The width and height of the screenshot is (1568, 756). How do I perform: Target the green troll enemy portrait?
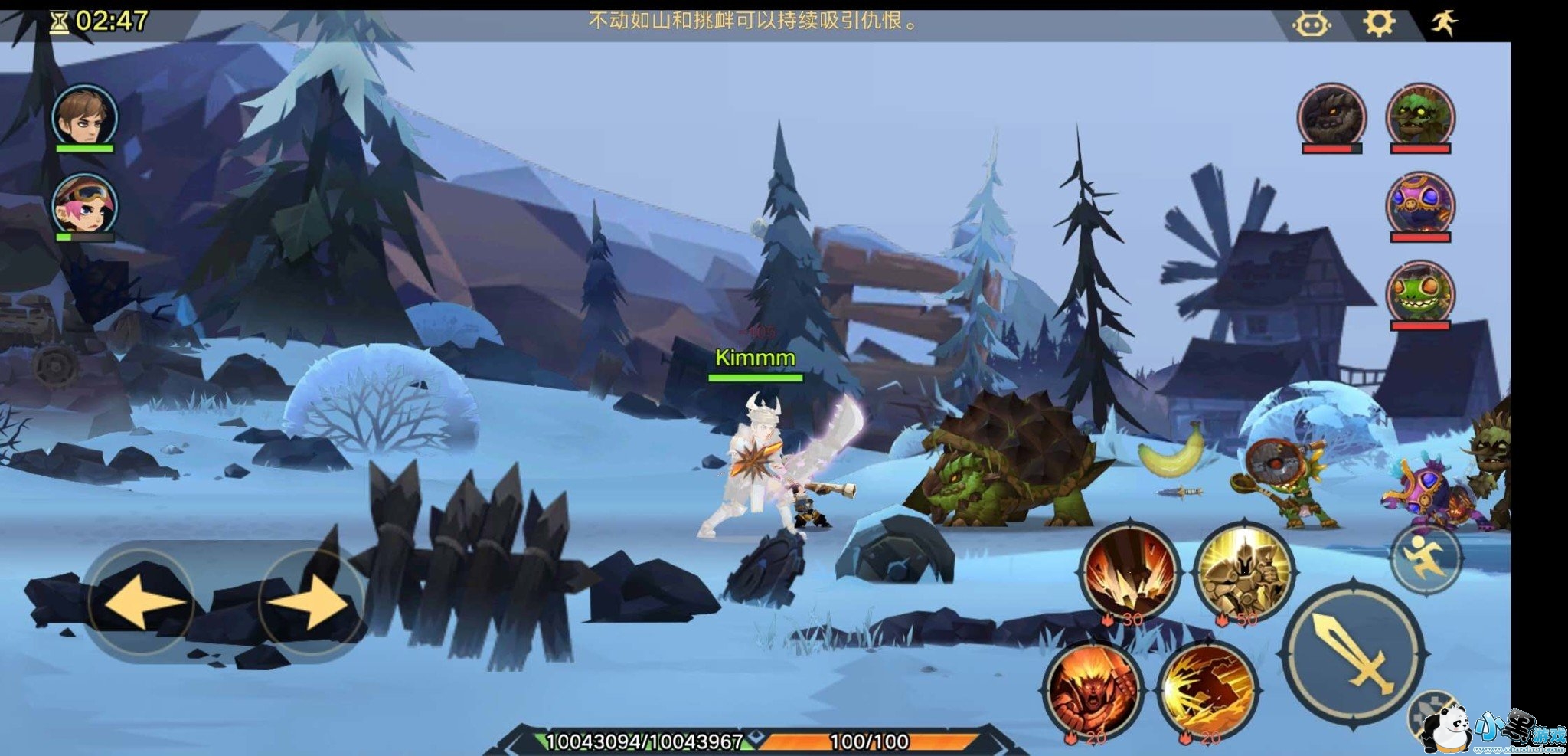1419,115
